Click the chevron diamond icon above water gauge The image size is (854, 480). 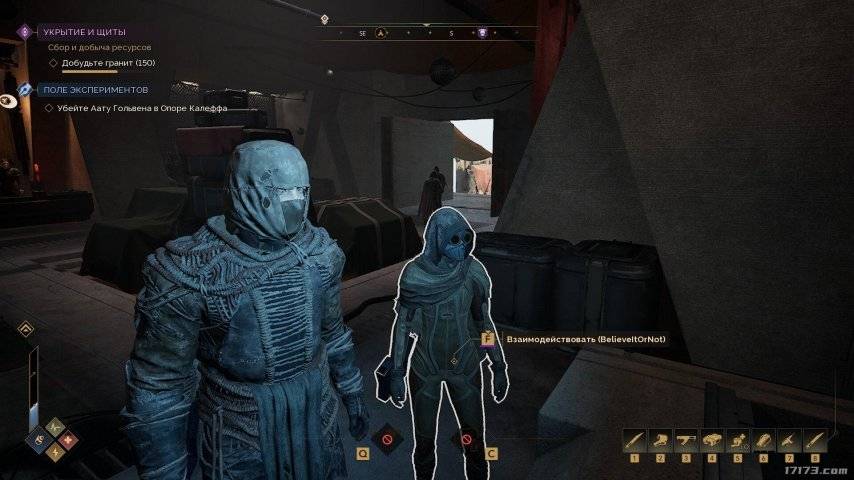point(26,328)
